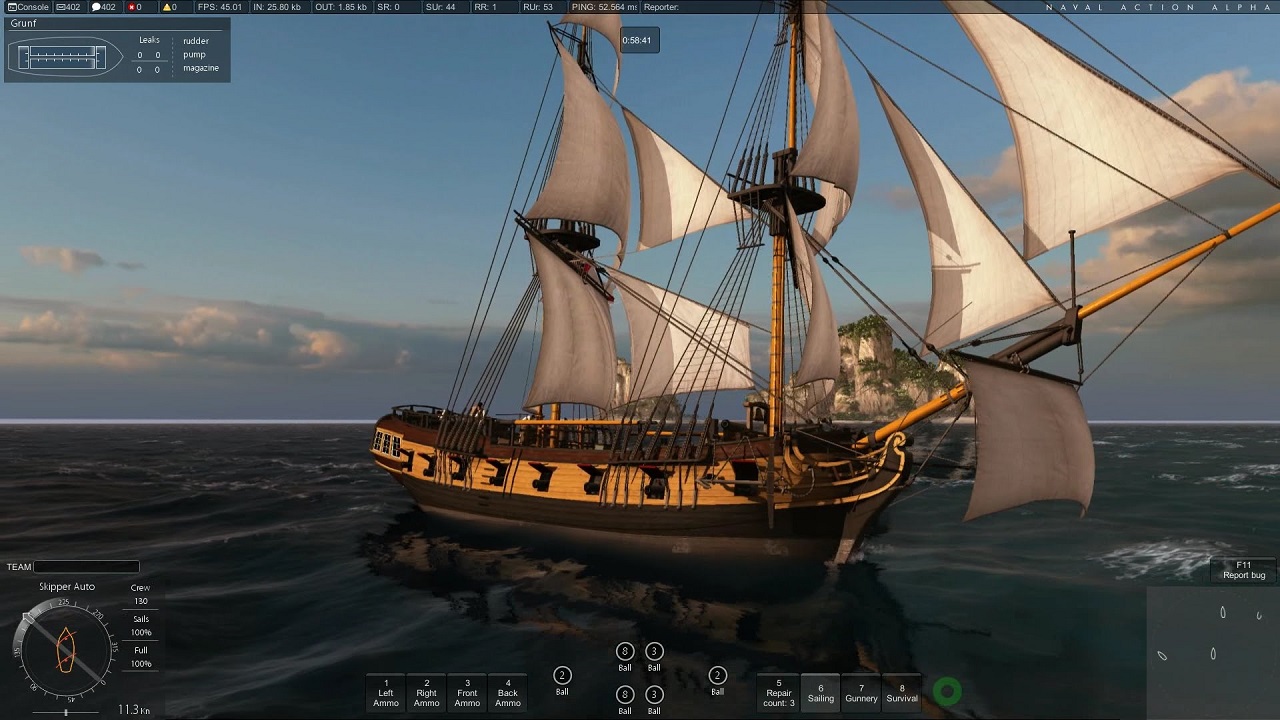This screenshot has width=1280, height=720.
Task: Enable Survival crew mode
Action: point(901,692)
